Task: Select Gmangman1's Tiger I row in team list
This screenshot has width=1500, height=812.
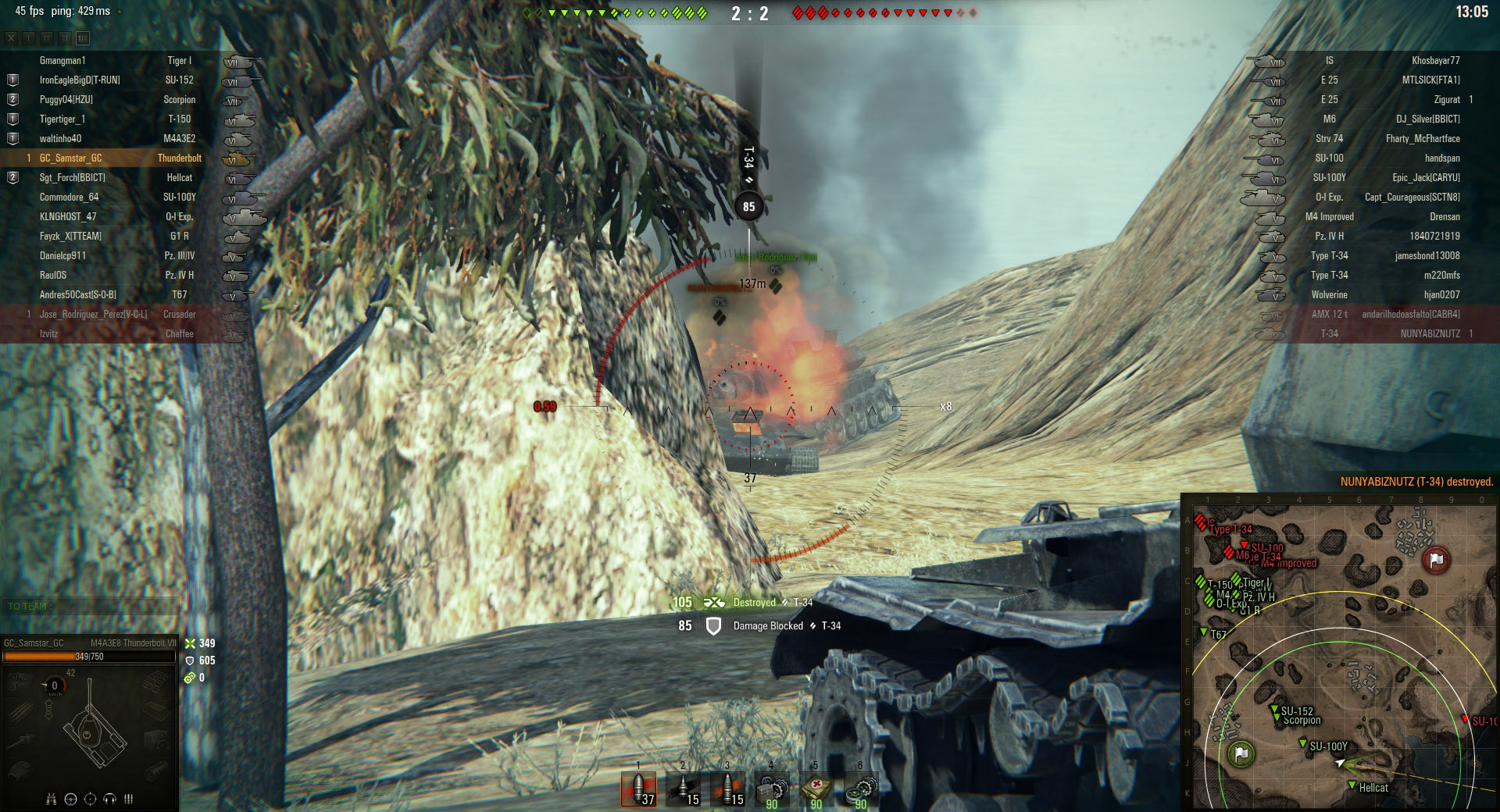Action: pyautogui.click(x=117, y=60)
